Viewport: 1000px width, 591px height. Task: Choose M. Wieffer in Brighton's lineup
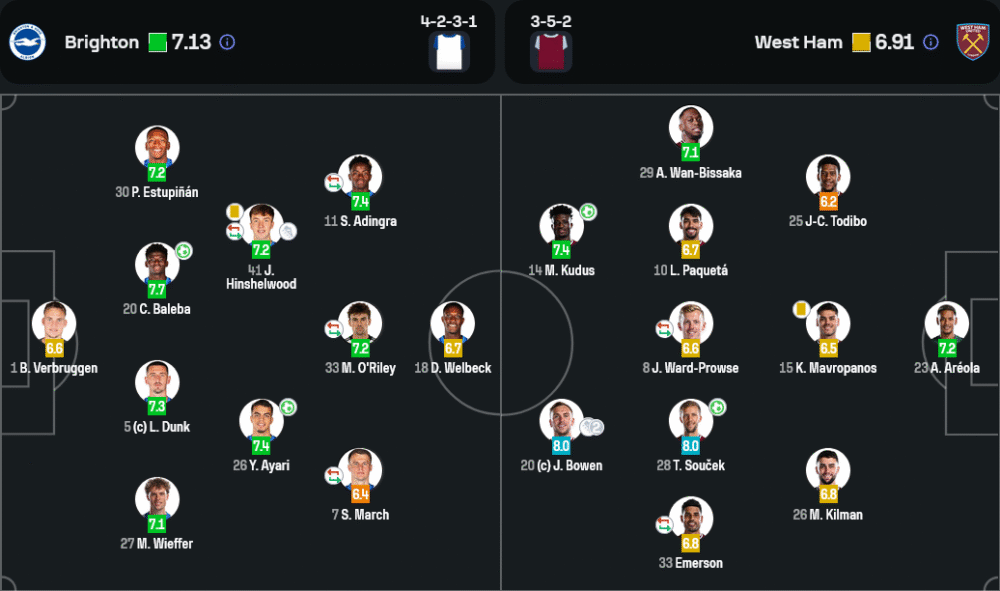tap(157, 499)
